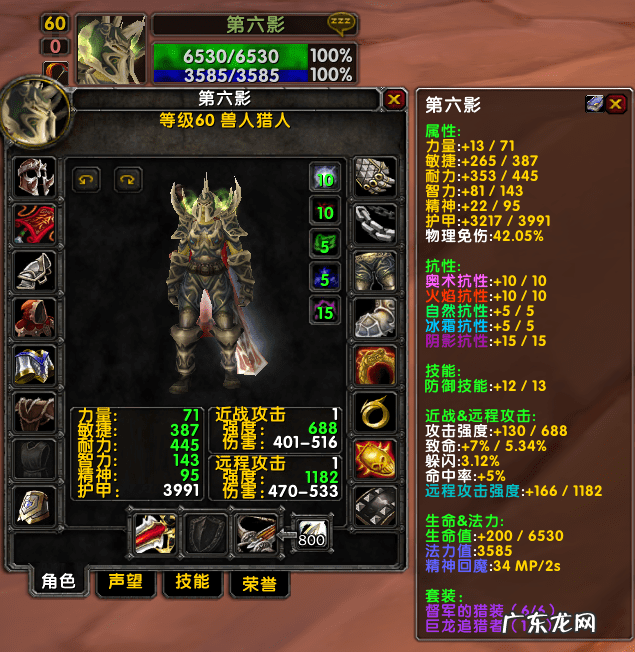Viewport: 635px width, 652px height.
Task: Click the player portrait at top
Action: [112, 48]
